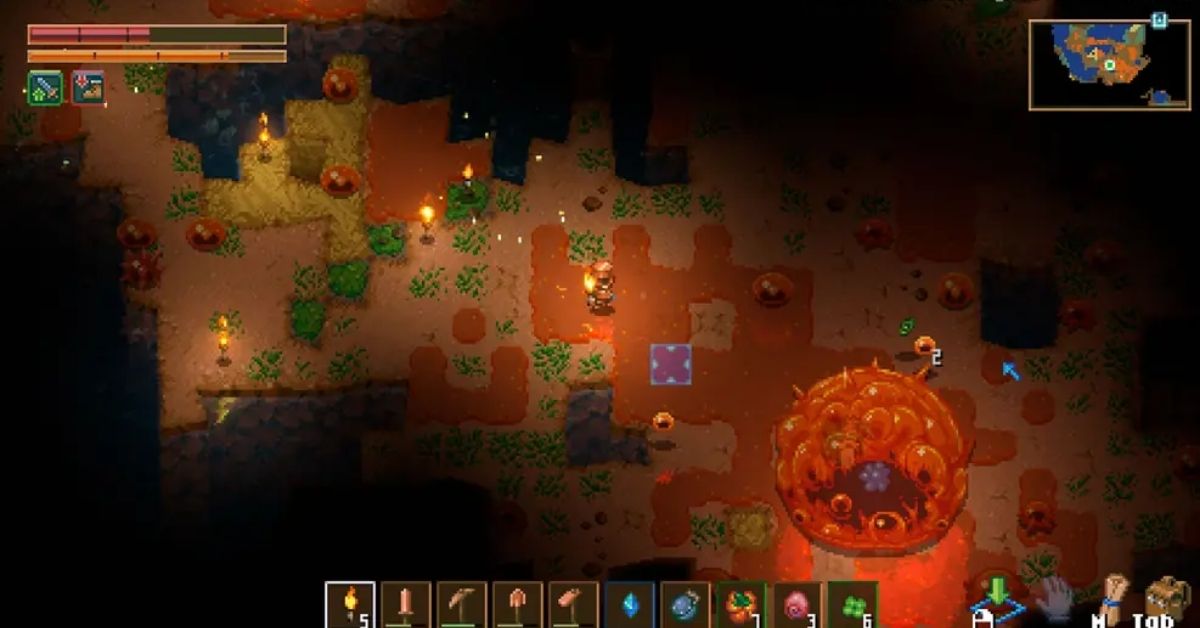Screen dimensions: 1200x628
Task: Inspect the sword attack buff icon
Action: point(45,88)
